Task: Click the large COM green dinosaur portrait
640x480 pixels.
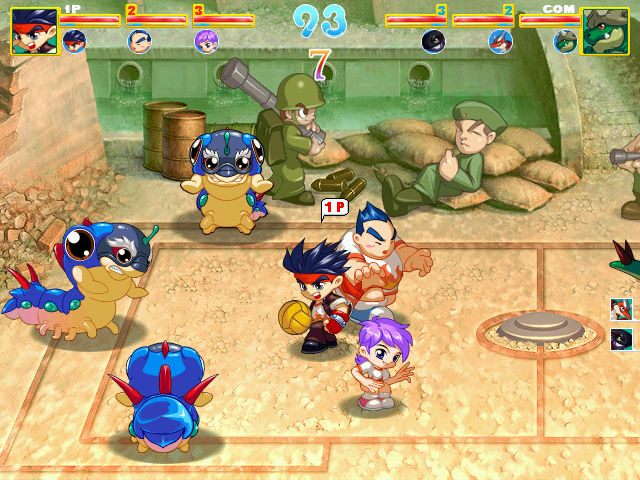Action: coord(605,31)
